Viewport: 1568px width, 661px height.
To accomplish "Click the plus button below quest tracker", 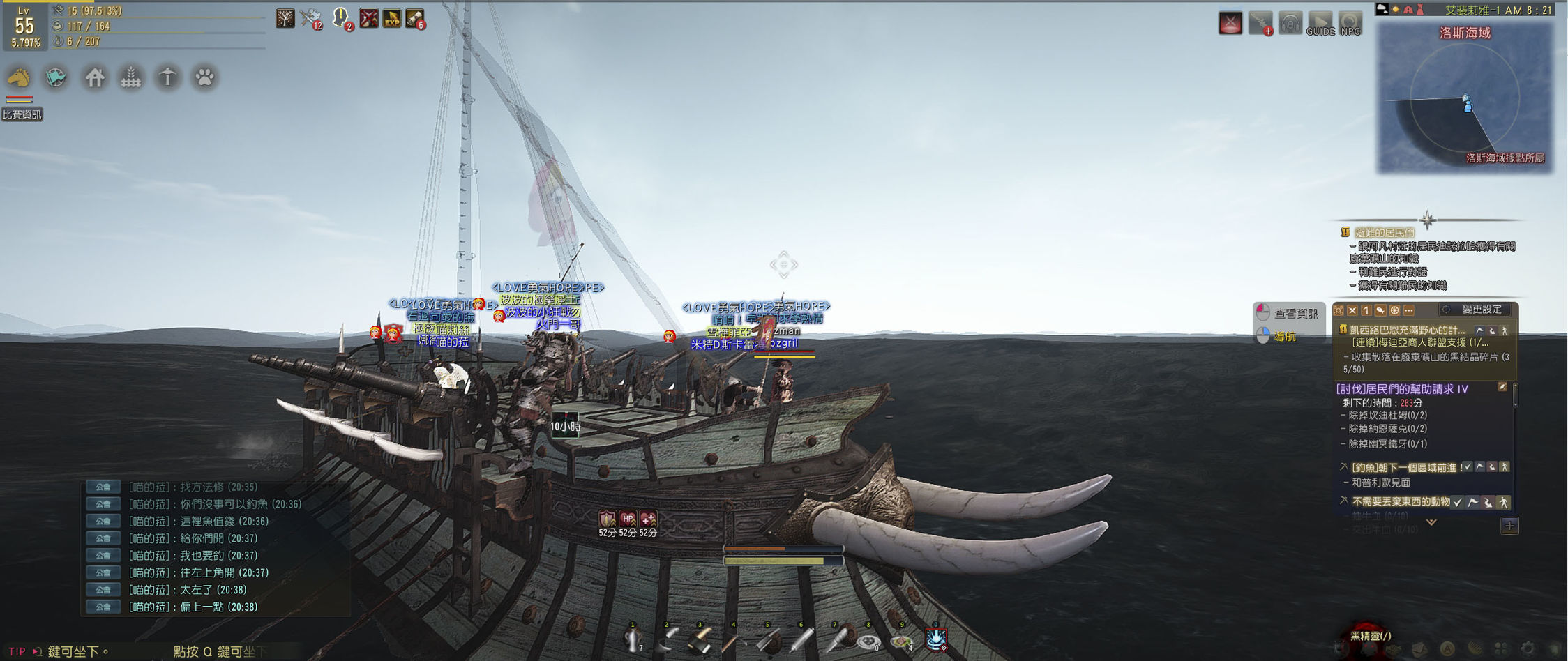I will [x=1509, y=526].
